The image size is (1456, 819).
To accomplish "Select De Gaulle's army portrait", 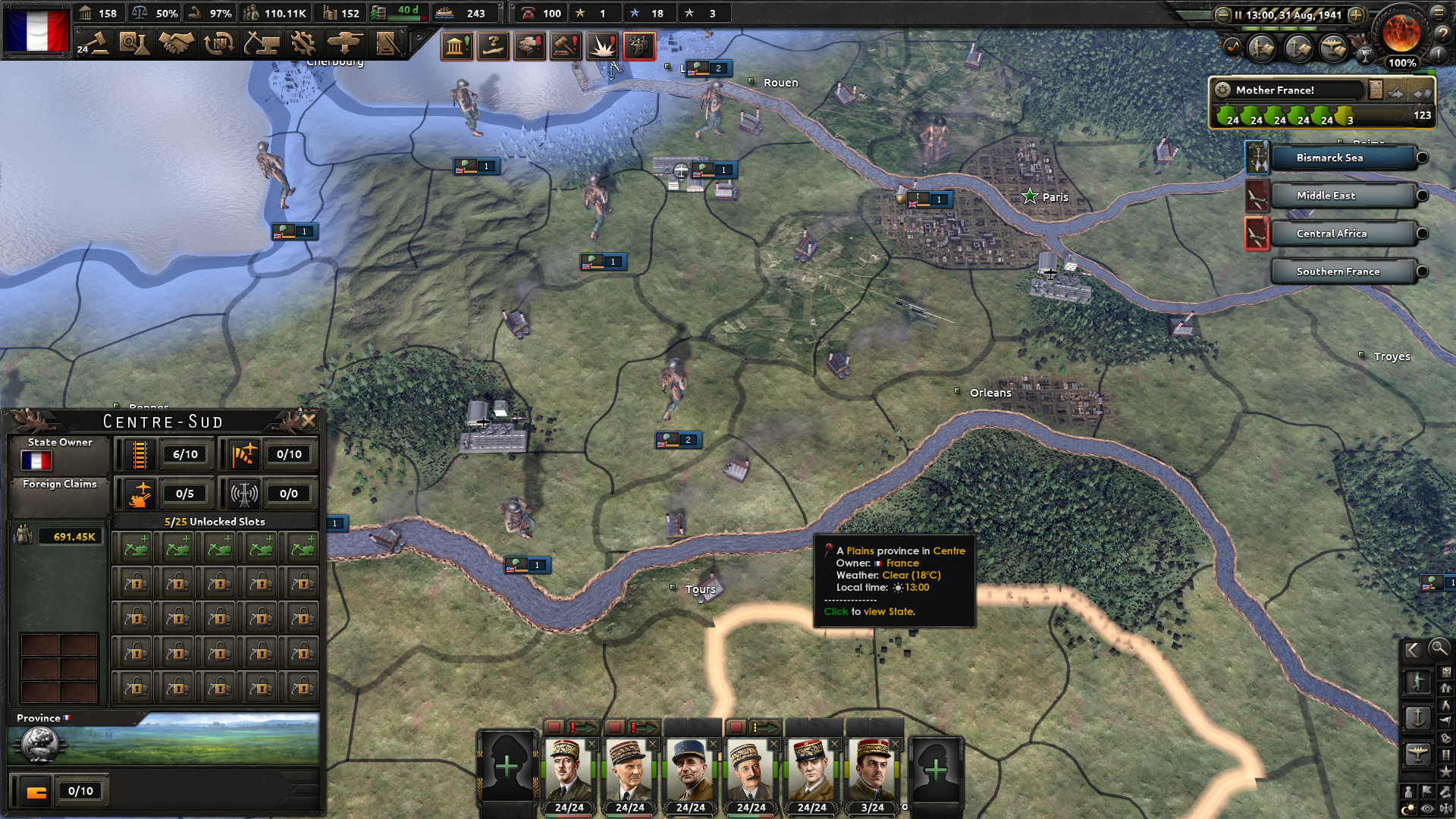I will [x=567, y=767].
